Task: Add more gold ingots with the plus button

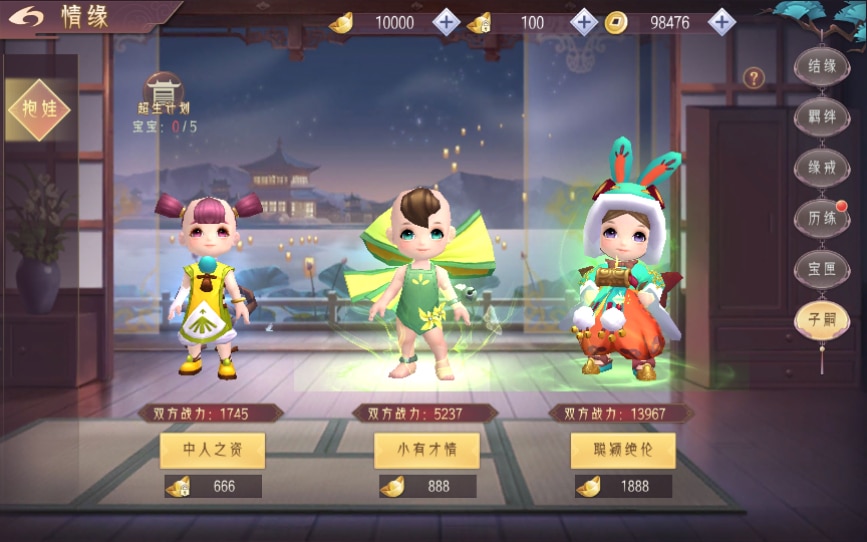Action: (447, 22)
